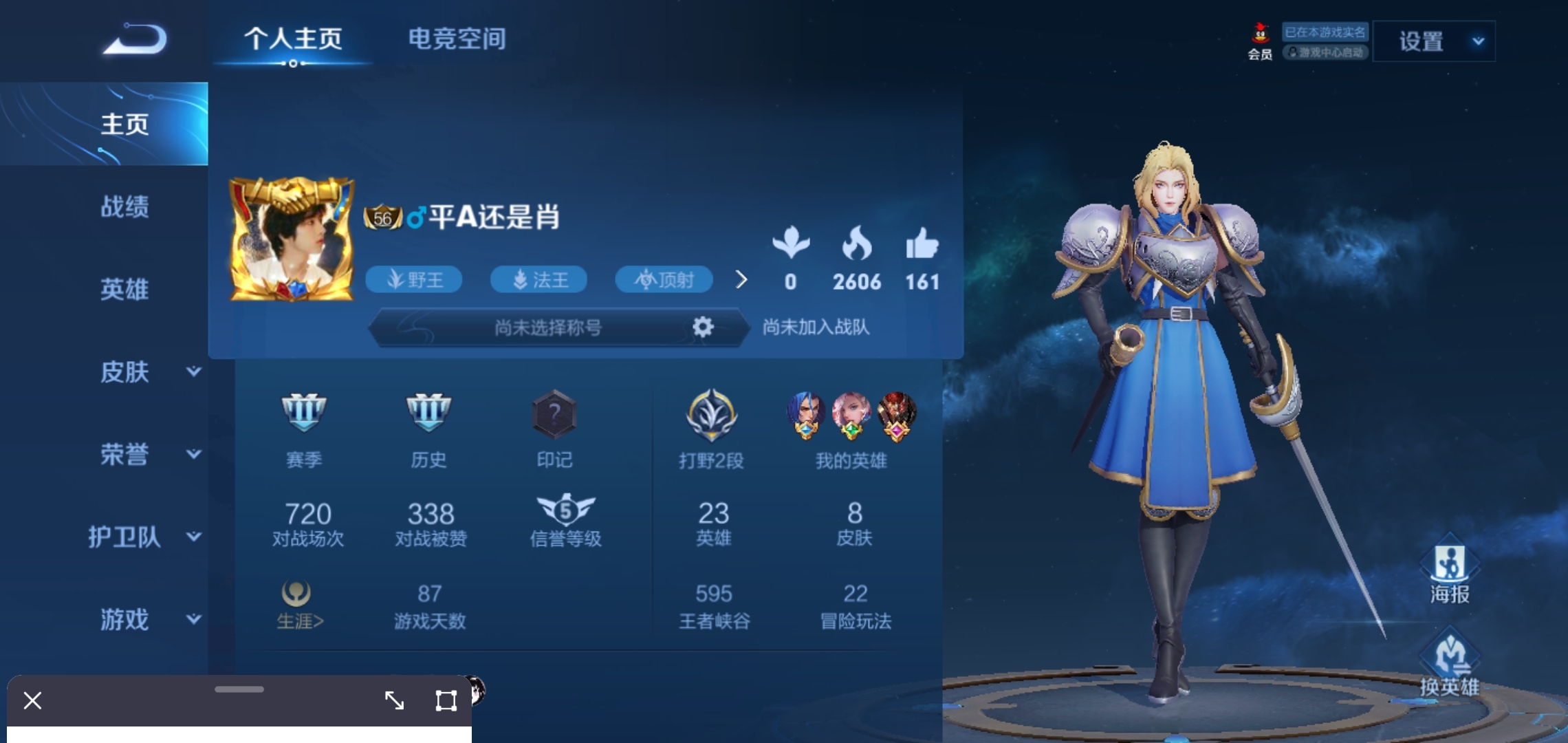
Task: Click 换英雄 to change displayed hero
Action: coord(1450,664)
